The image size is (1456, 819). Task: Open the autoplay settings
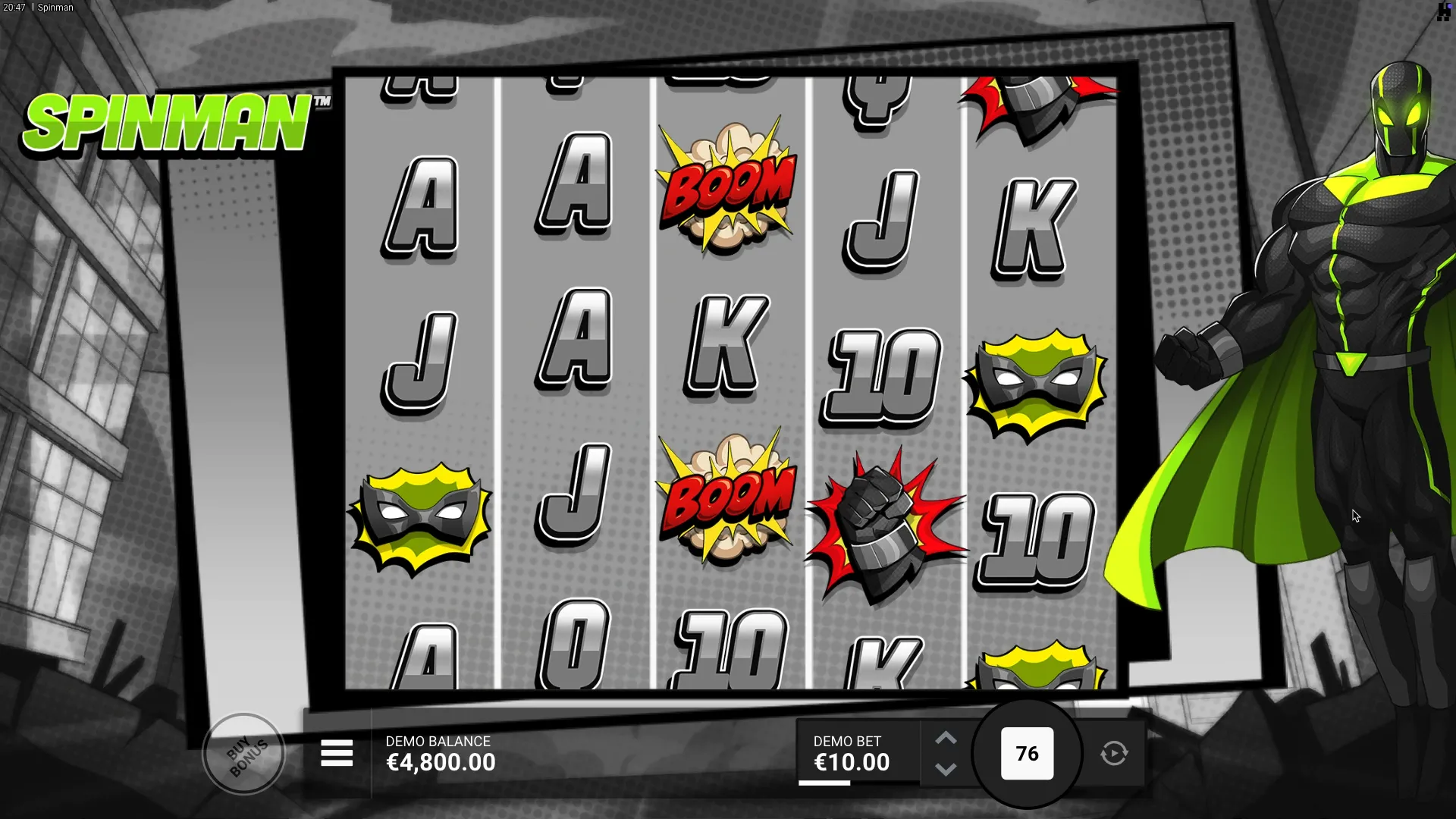1114,754
